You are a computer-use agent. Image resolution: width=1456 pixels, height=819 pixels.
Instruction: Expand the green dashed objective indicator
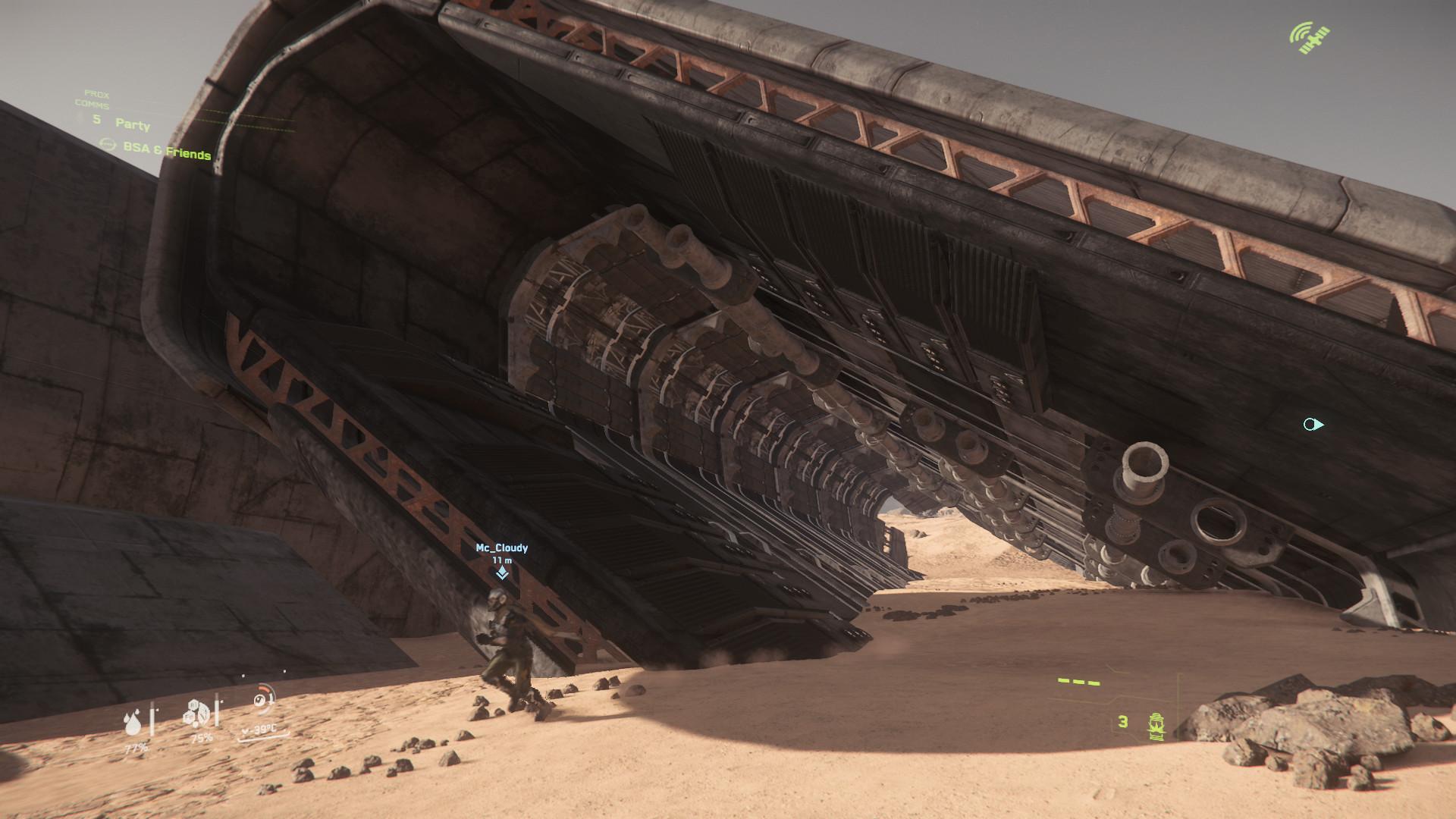point(1079,682)
